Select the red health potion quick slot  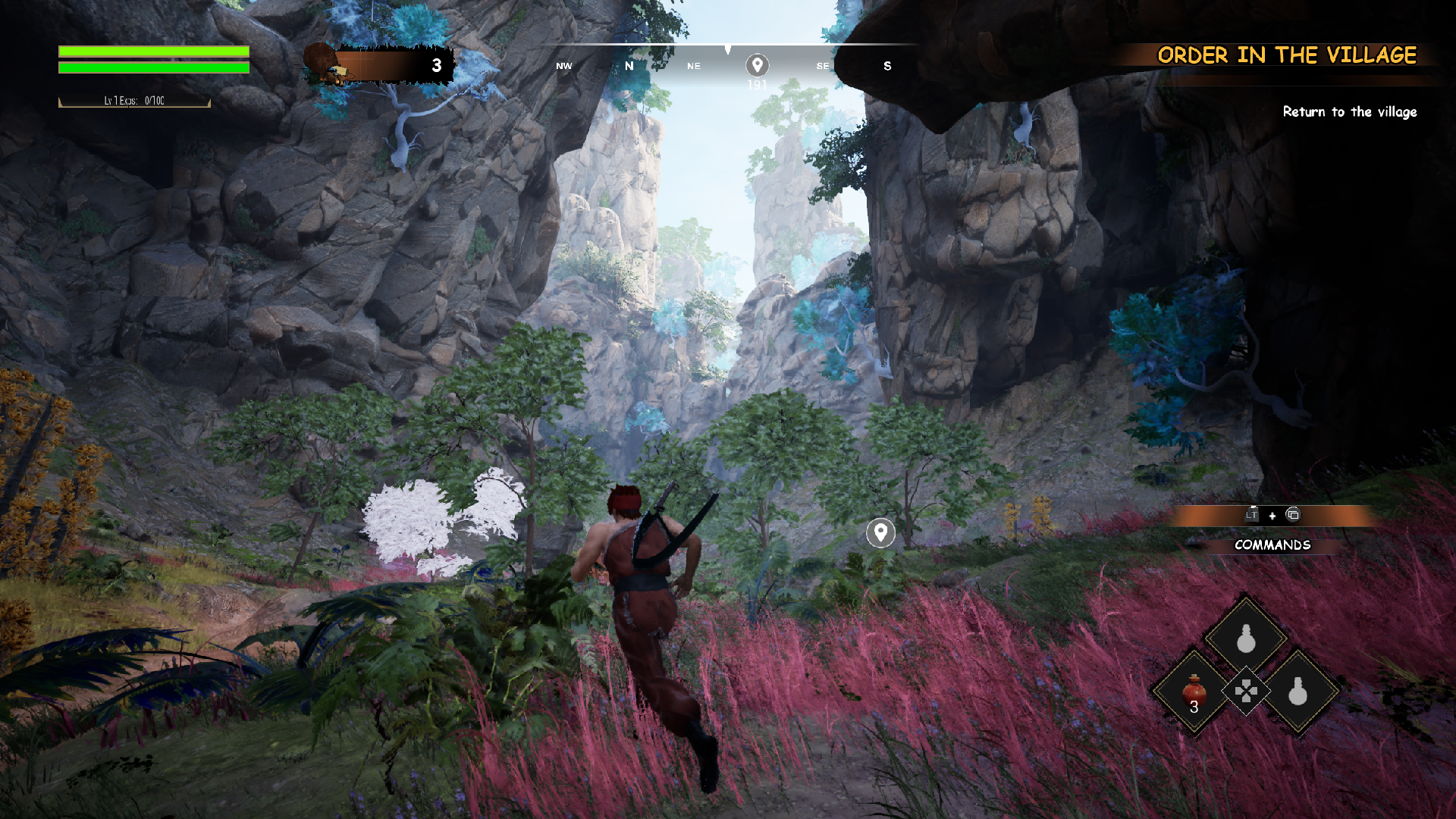tap(1194, 692)
